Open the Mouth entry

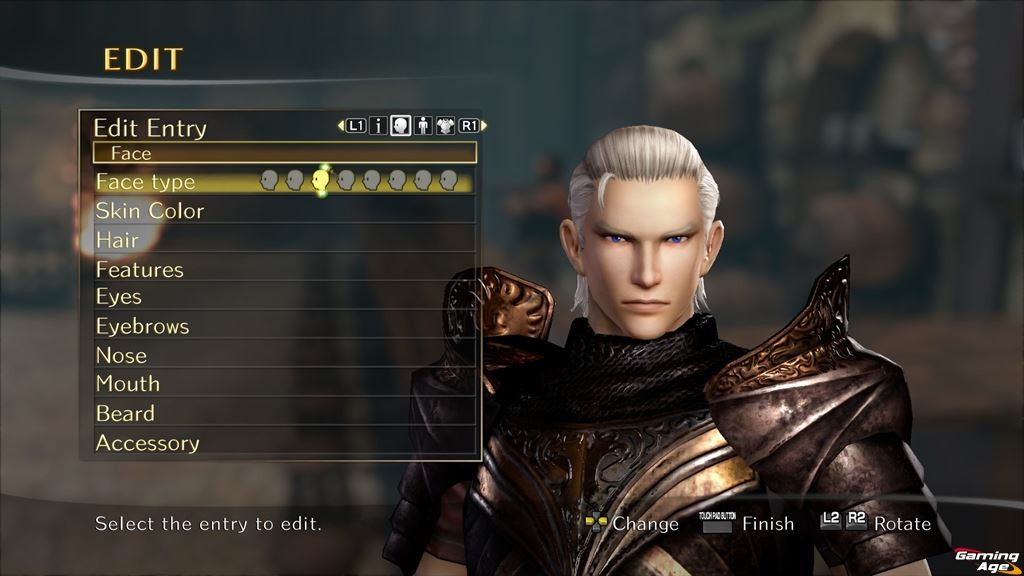(x=128, y=384)
